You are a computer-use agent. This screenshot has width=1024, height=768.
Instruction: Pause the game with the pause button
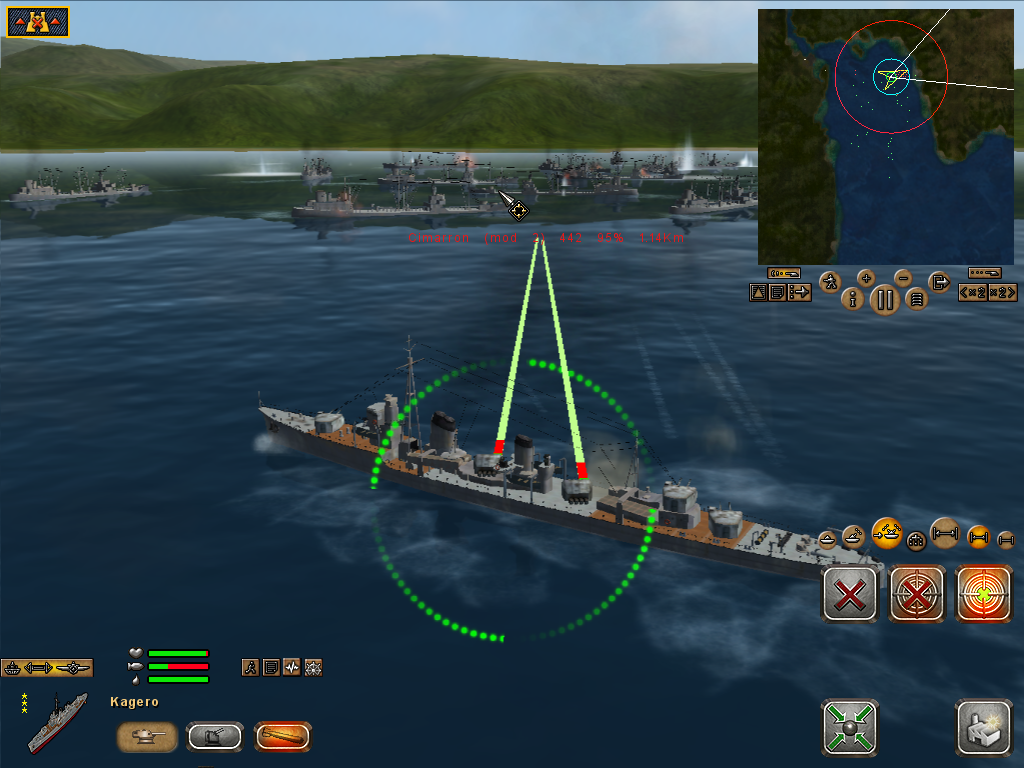tap(885, 298)
